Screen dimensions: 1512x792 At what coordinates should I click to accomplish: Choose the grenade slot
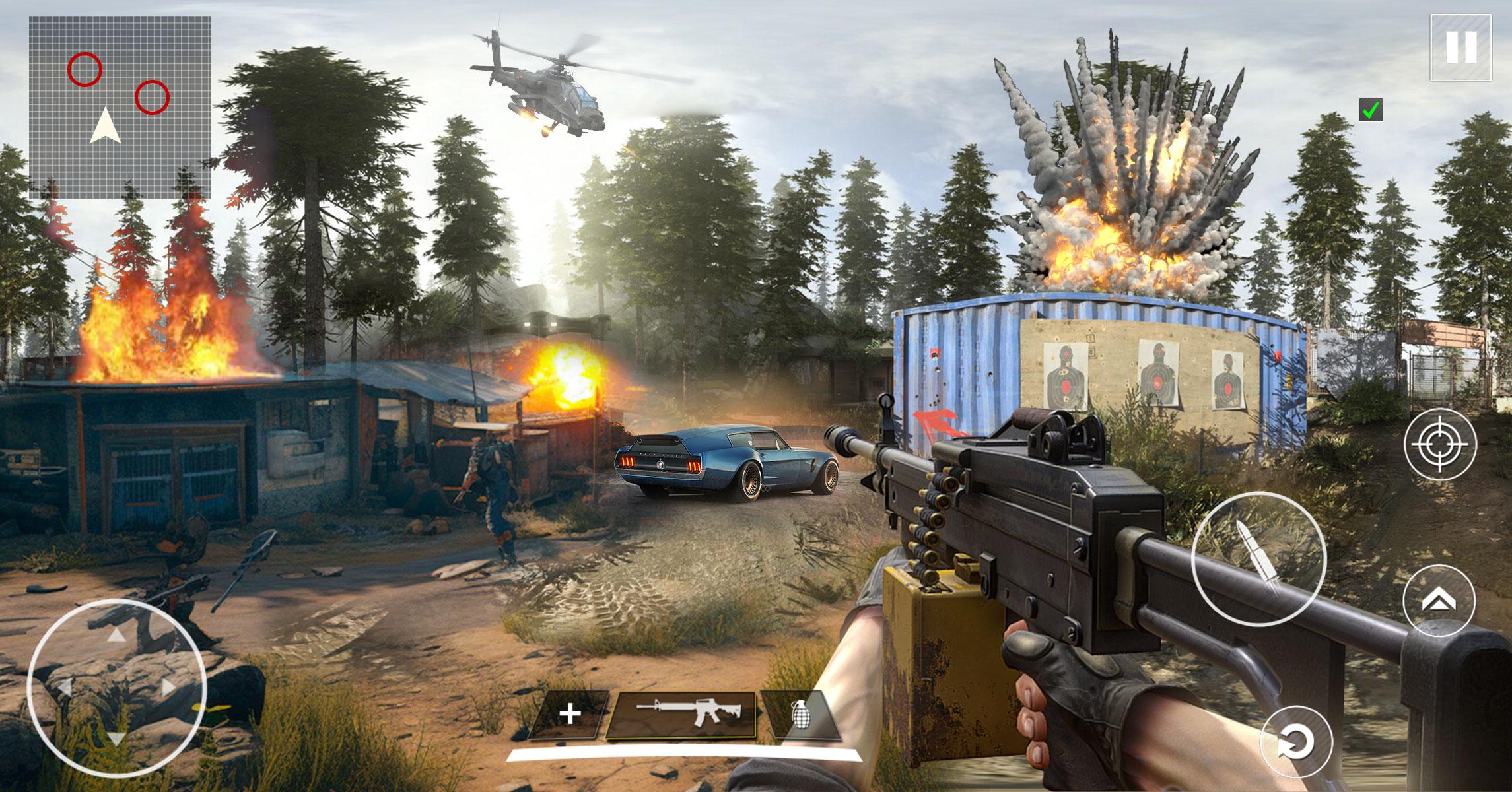(800, 715)
